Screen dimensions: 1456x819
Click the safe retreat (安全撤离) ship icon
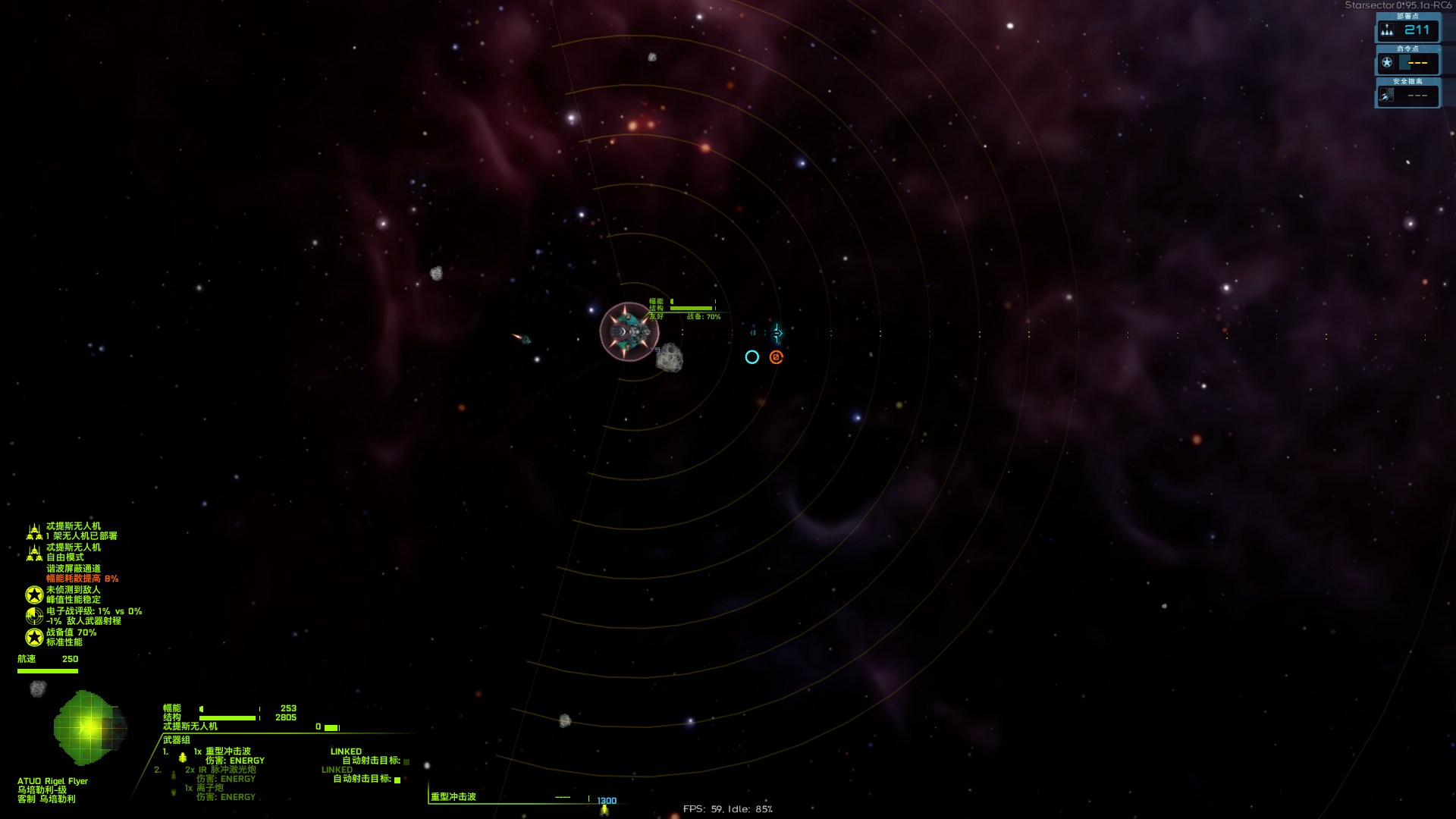click(x=1388, y=95)
